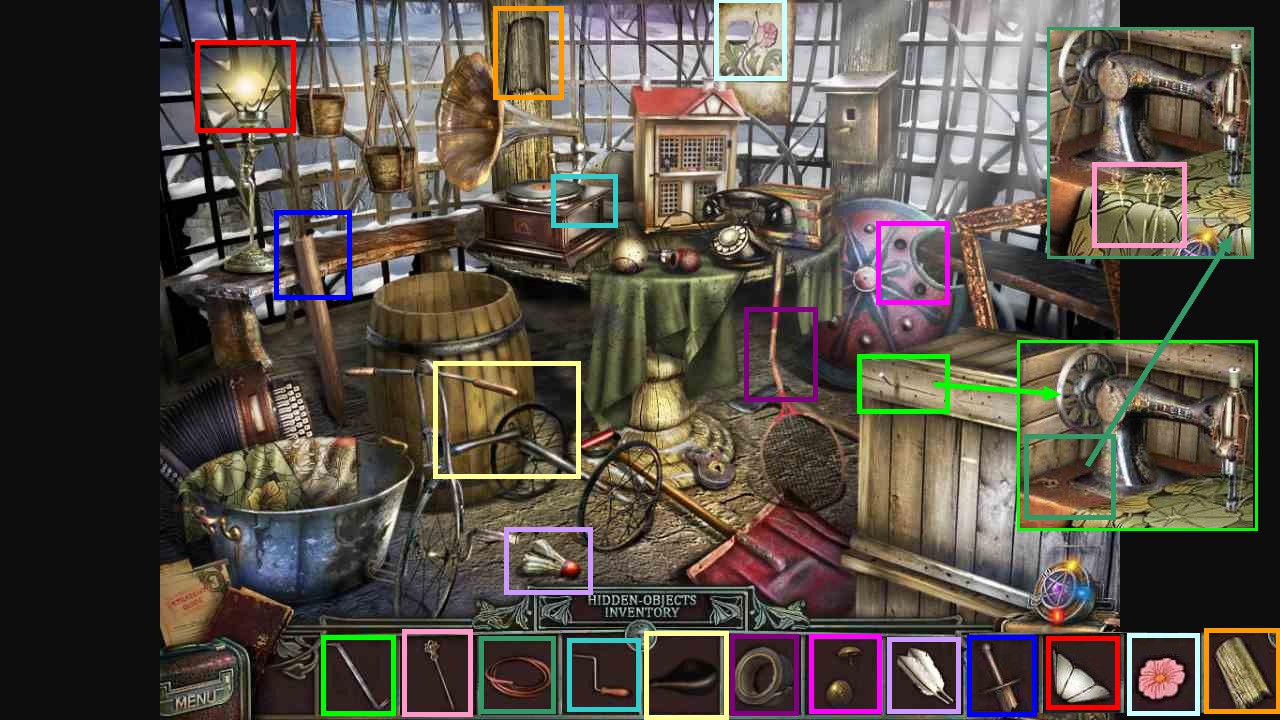1280x720 pixels.
Task: Click the table lamp highlighted in red
Action: click(x=243, y=88)
